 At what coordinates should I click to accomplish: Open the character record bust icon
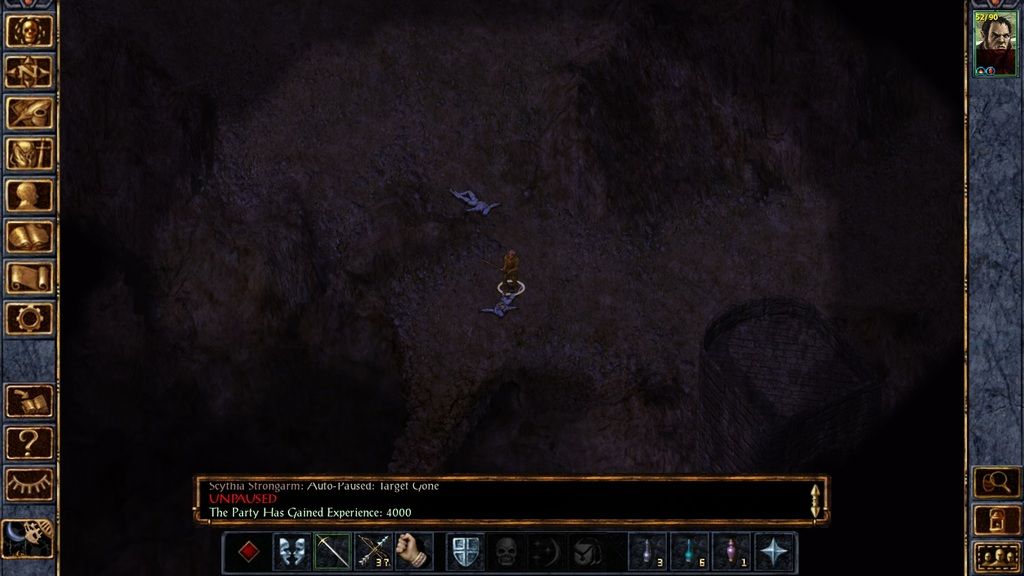point(29,195)
